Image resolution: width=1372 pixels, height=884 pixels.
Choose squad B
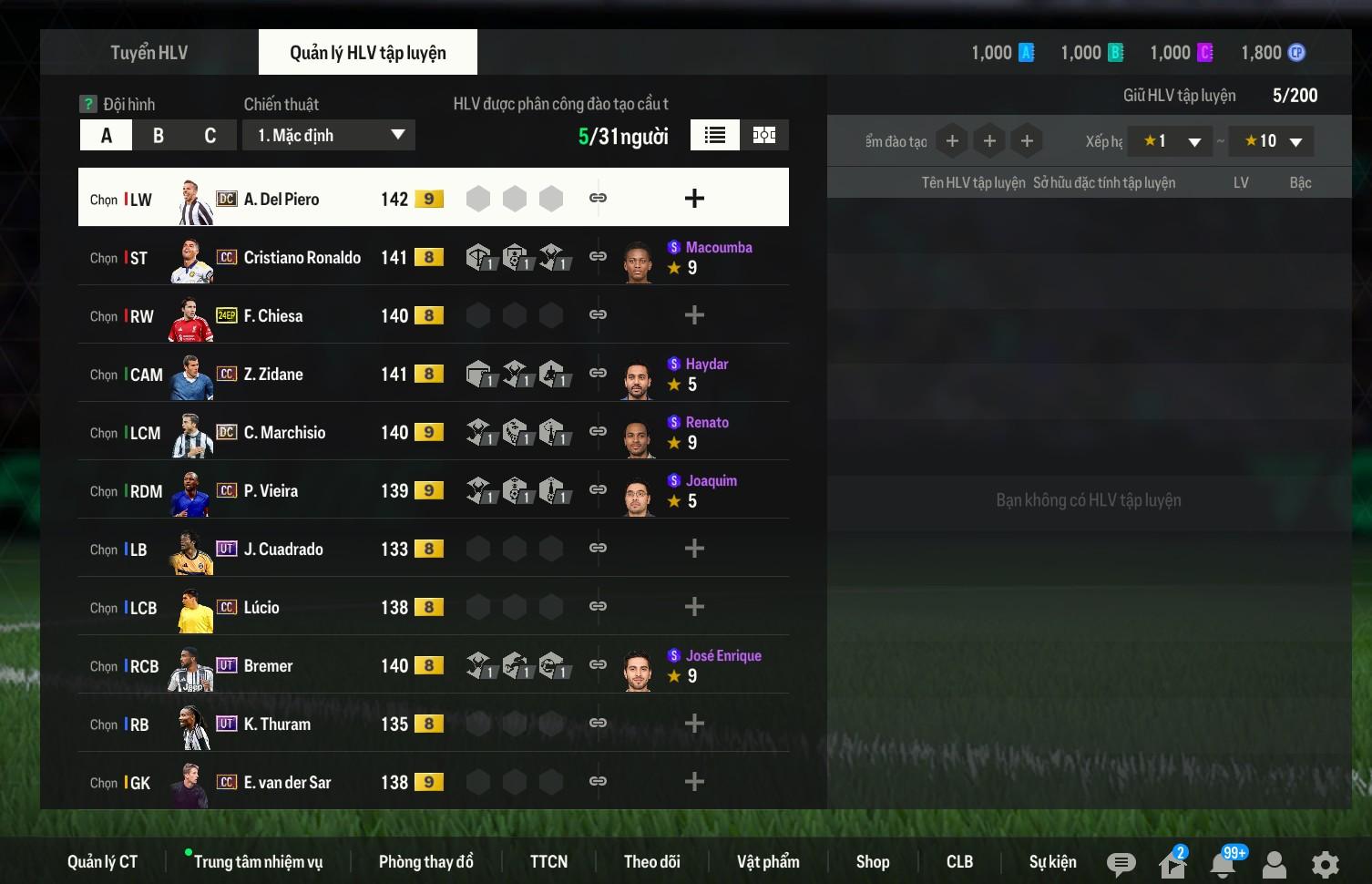coord(159,136)
